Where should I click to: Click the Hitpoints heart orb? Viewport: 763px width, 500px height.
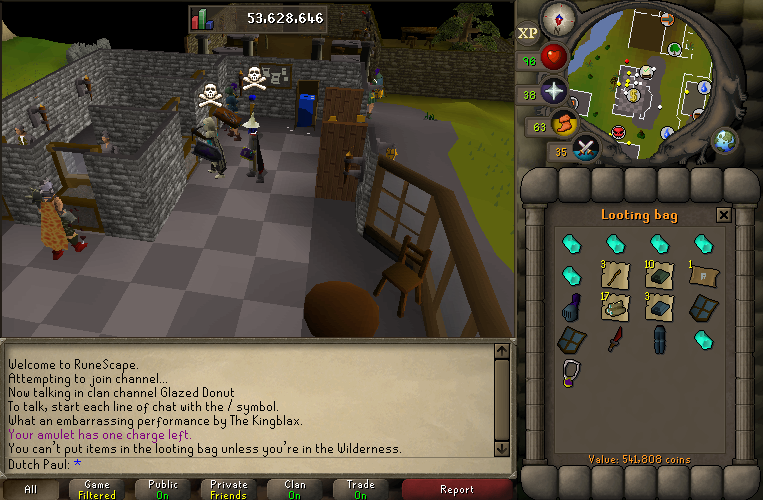point(554,55)
